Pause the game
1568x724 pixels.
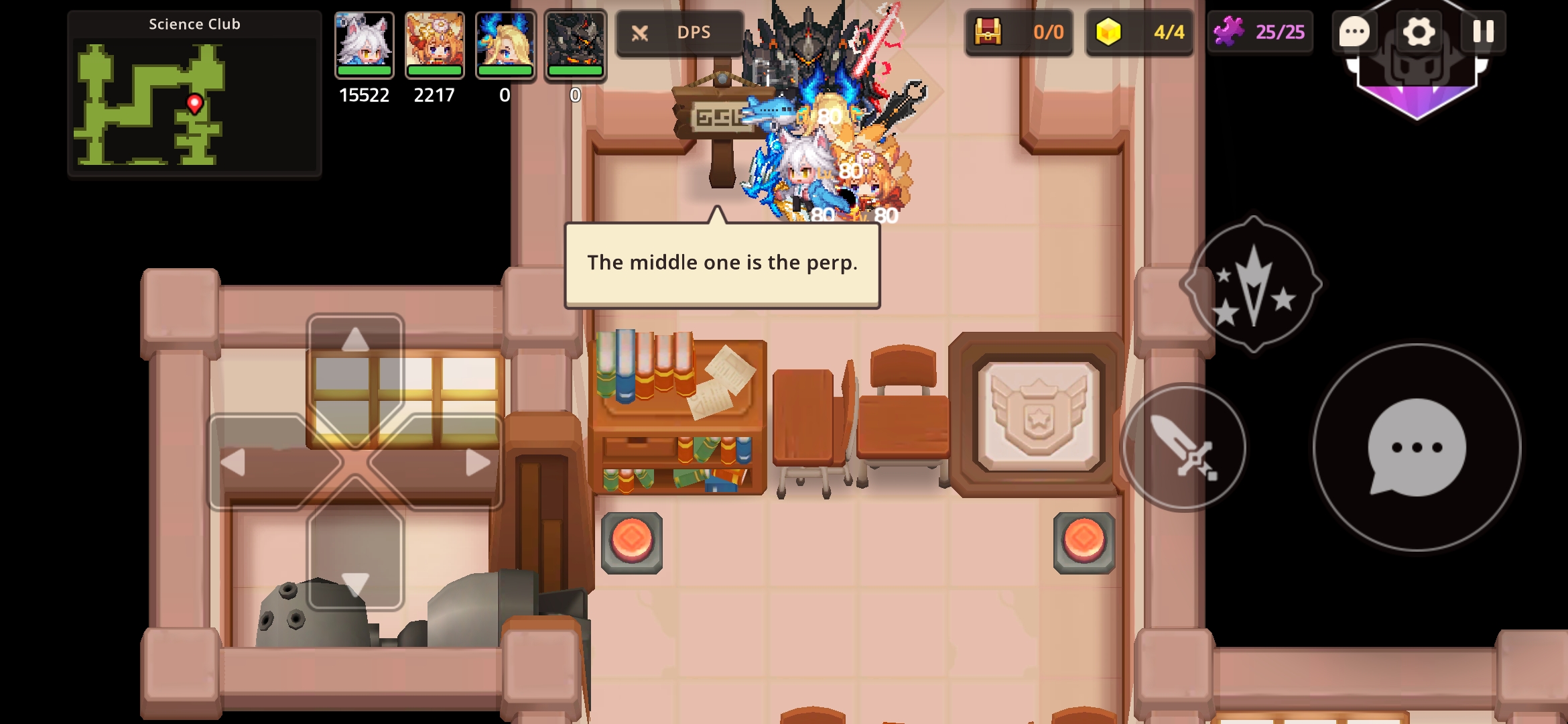pyautogui.click(x=1483, y=32)
